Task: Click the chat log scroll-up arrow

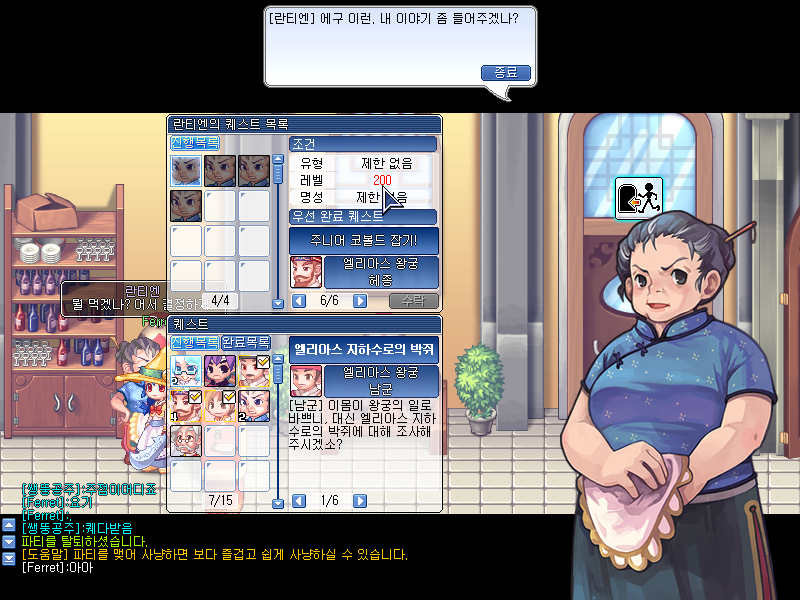Action: pos(9,526)
